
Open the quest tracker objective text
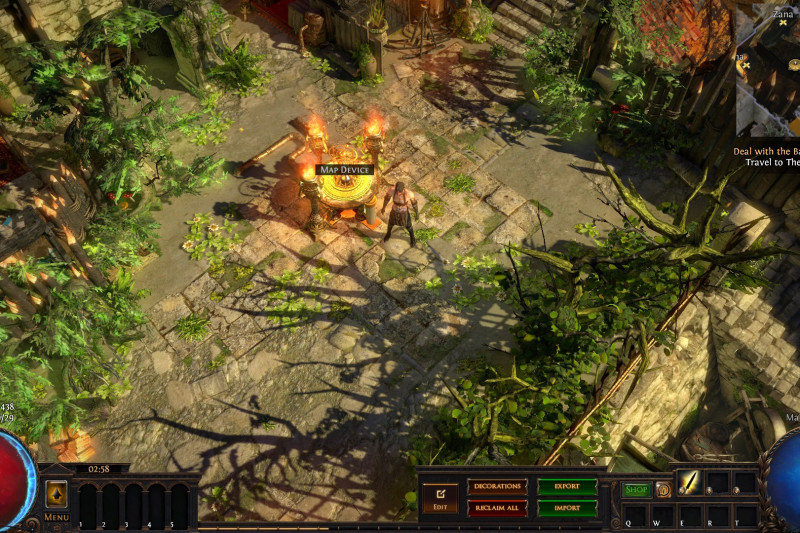tap(770, 156)
